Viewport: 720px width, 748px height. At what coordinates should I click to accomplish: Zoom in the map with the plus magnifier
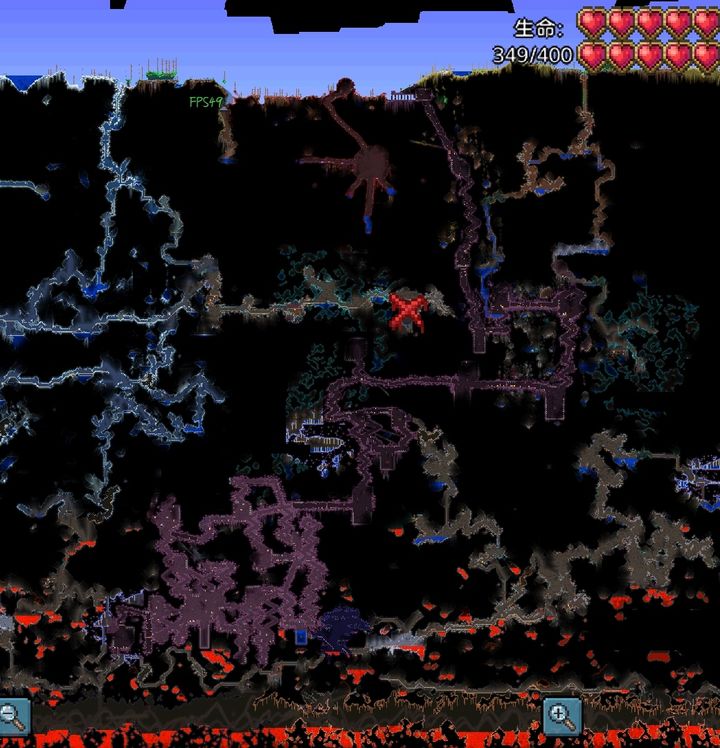(x=562, y=715)
